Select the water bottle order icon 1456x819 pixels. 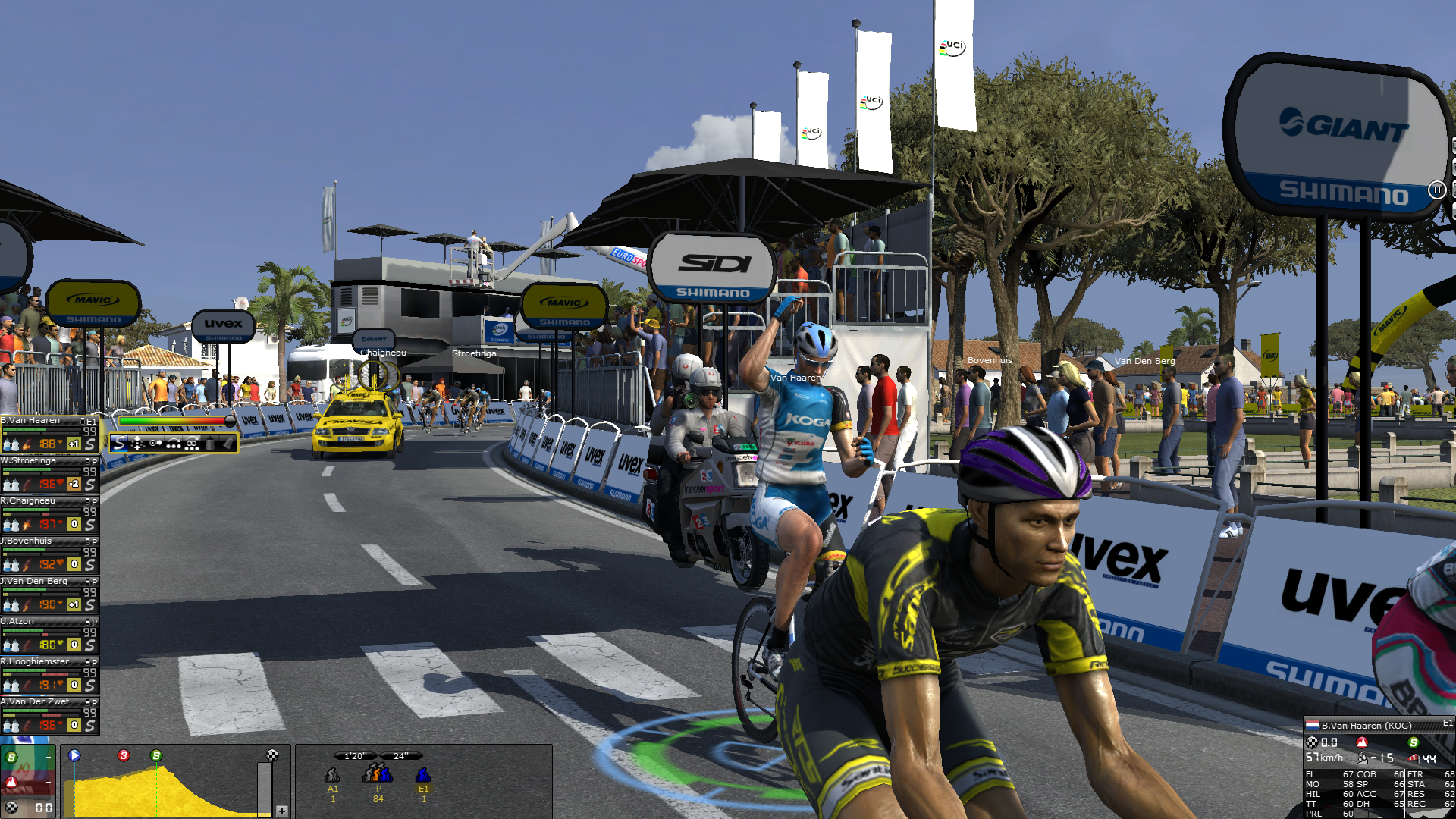pos(210,444)
